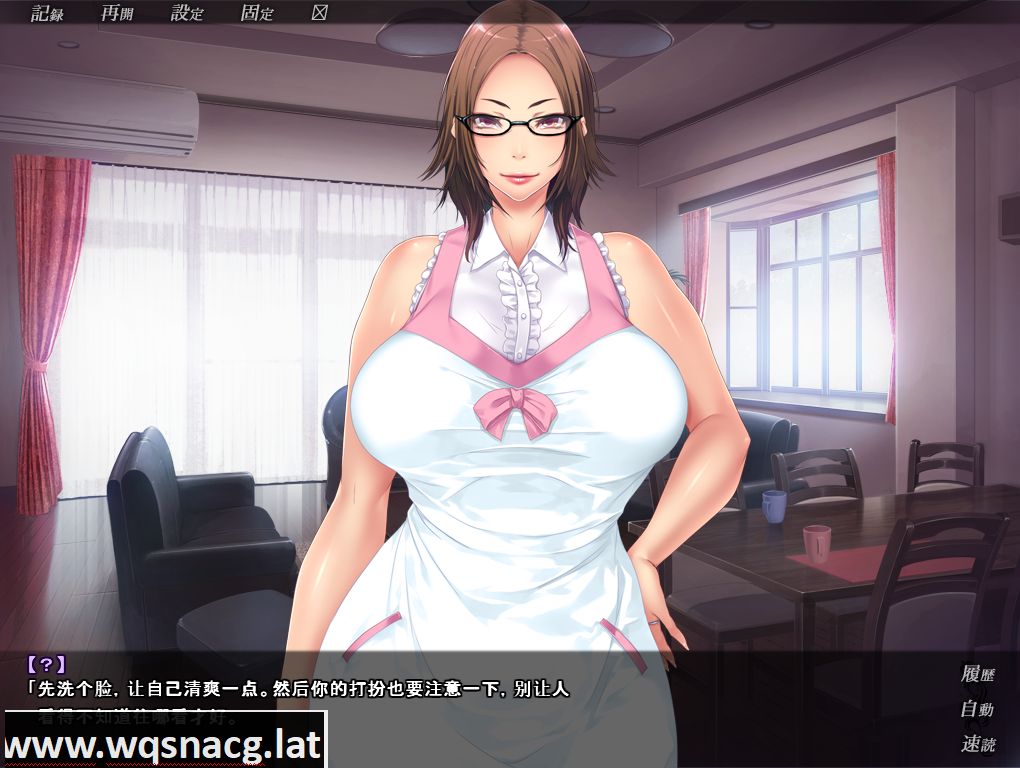Show the 履歴 dialogue history log
The width and height of the screenshot is (1020, 768).
pyautogui.click(x=976, y=674)
